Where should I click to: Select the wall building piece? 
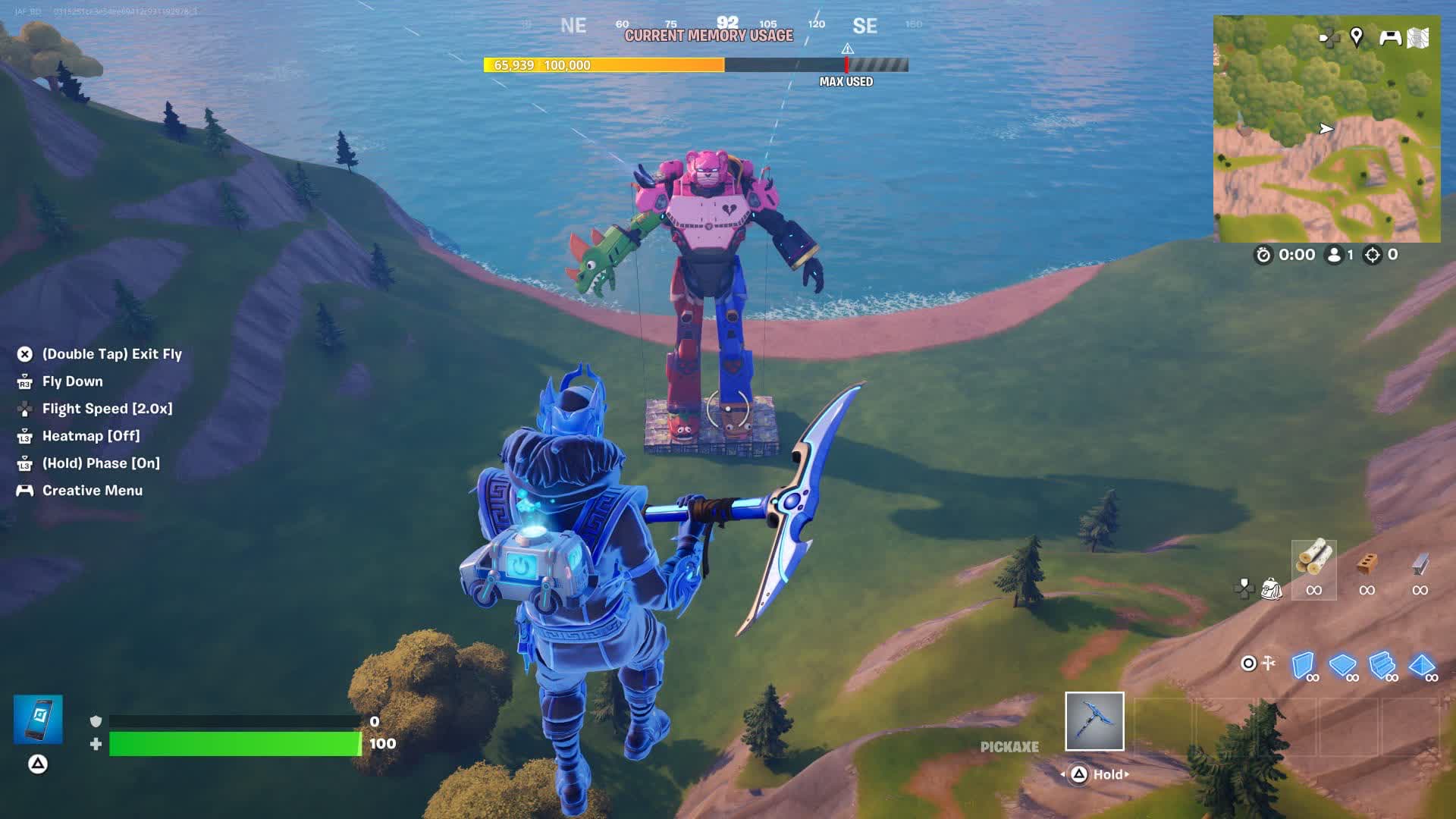[1303, 665]
